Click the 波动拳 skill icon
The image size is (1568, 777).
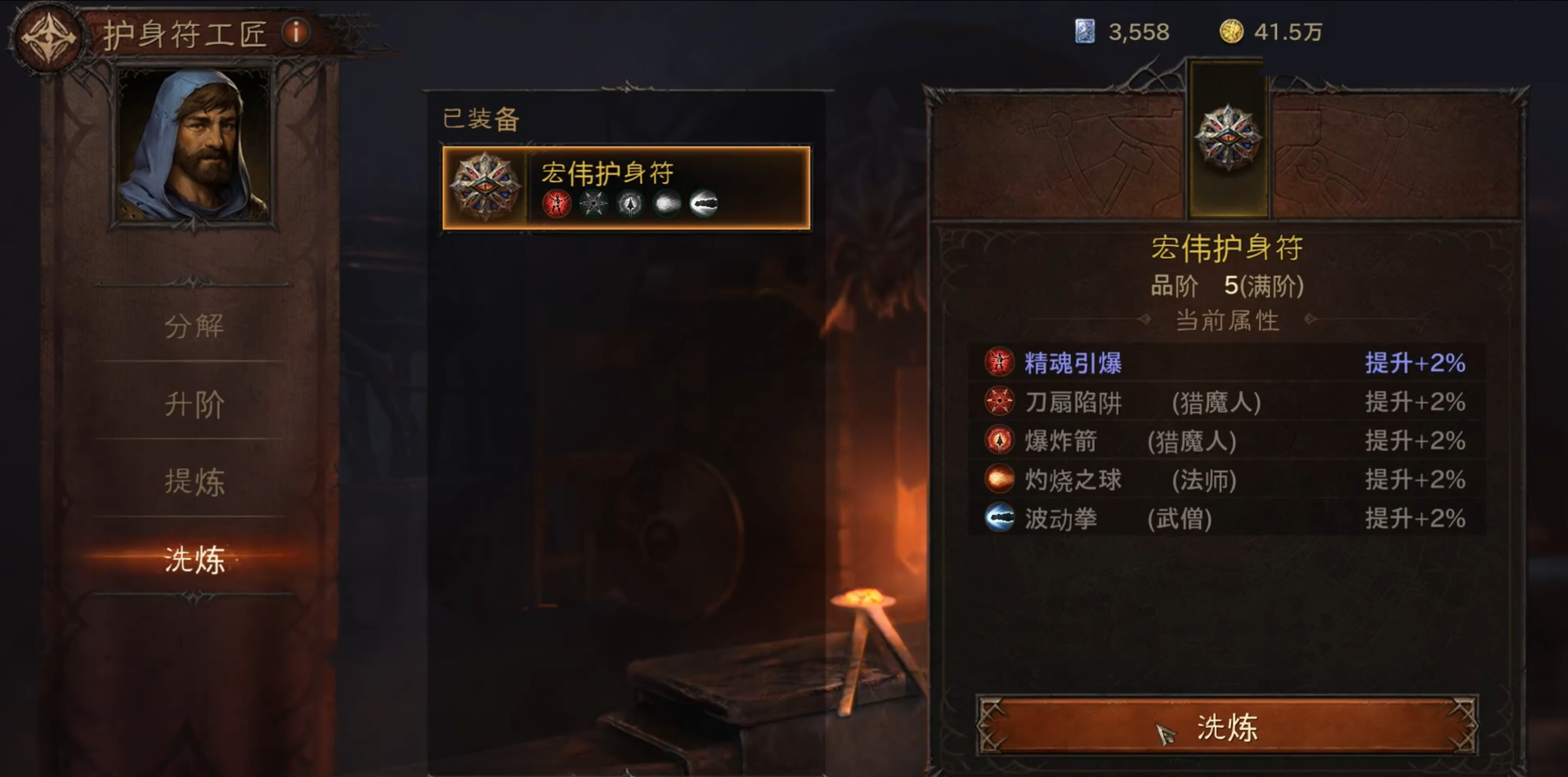tap(997, 518)
